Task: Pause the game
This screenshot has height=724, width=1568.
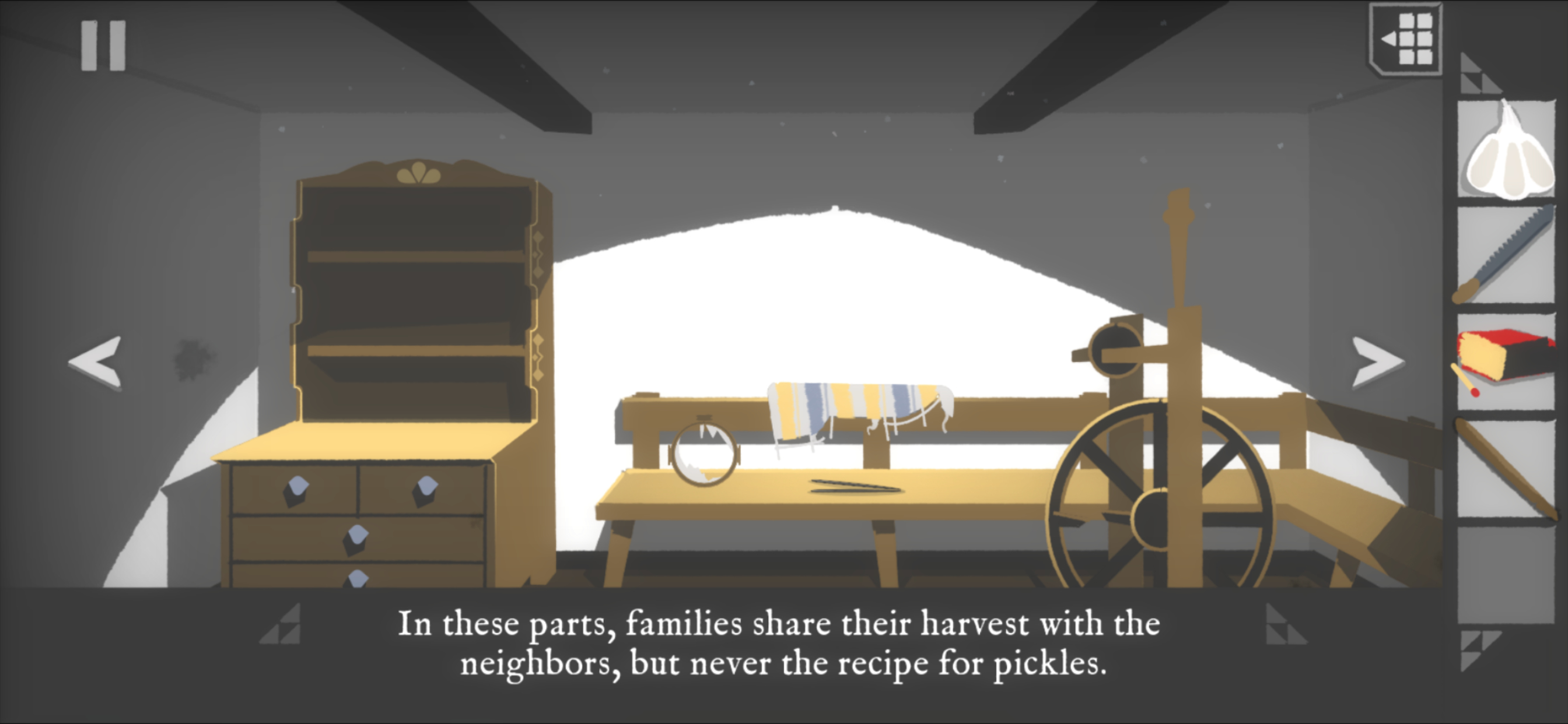Action: point(103,45)
